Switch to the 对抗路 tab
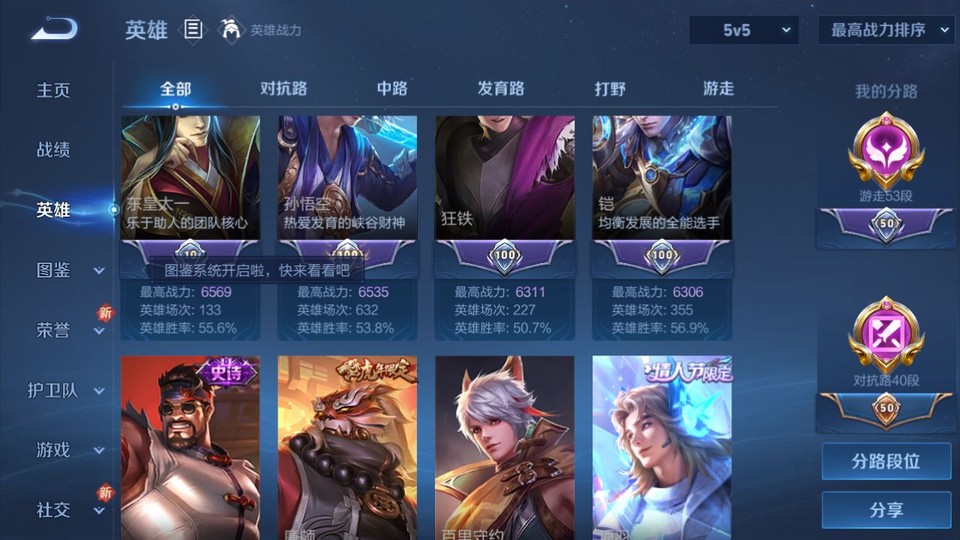 coord(283,88)
